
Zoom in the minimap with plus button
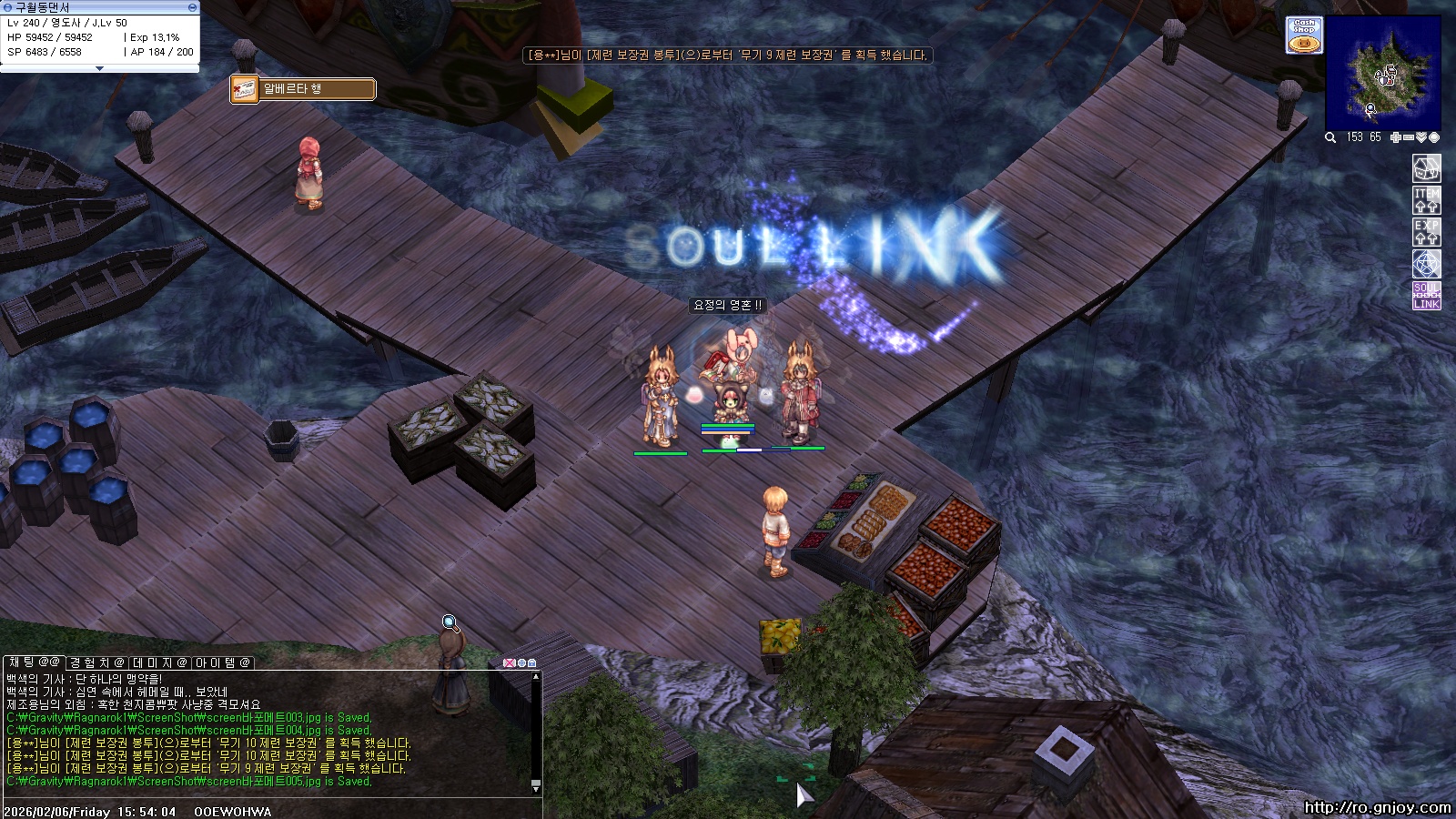click(x=1396, y=137)
